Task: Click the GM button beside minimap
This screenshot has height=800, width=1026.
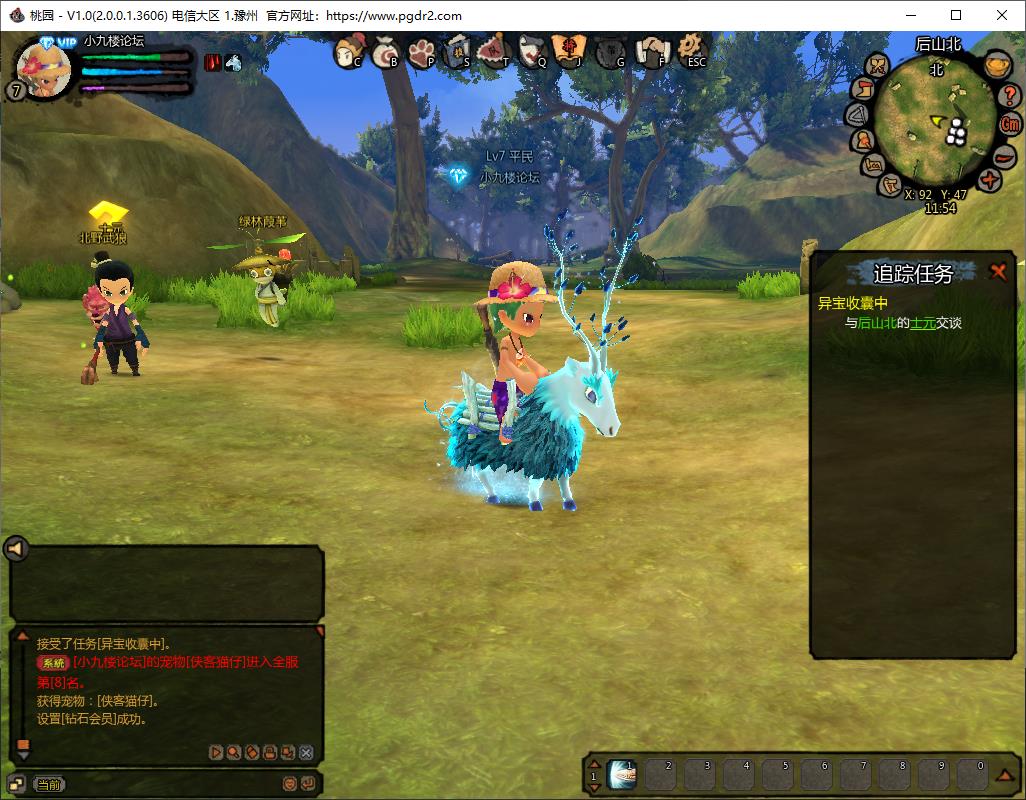Action: tap(1011, 125)
